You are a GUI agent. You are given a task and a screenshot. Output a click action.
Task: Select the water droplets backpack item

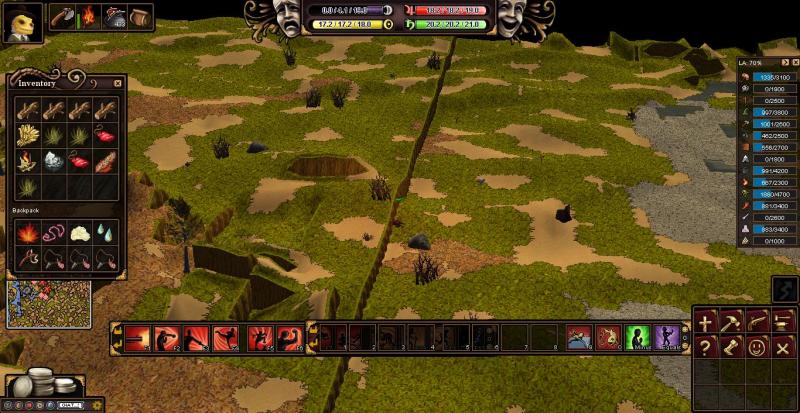pos(105,234)
